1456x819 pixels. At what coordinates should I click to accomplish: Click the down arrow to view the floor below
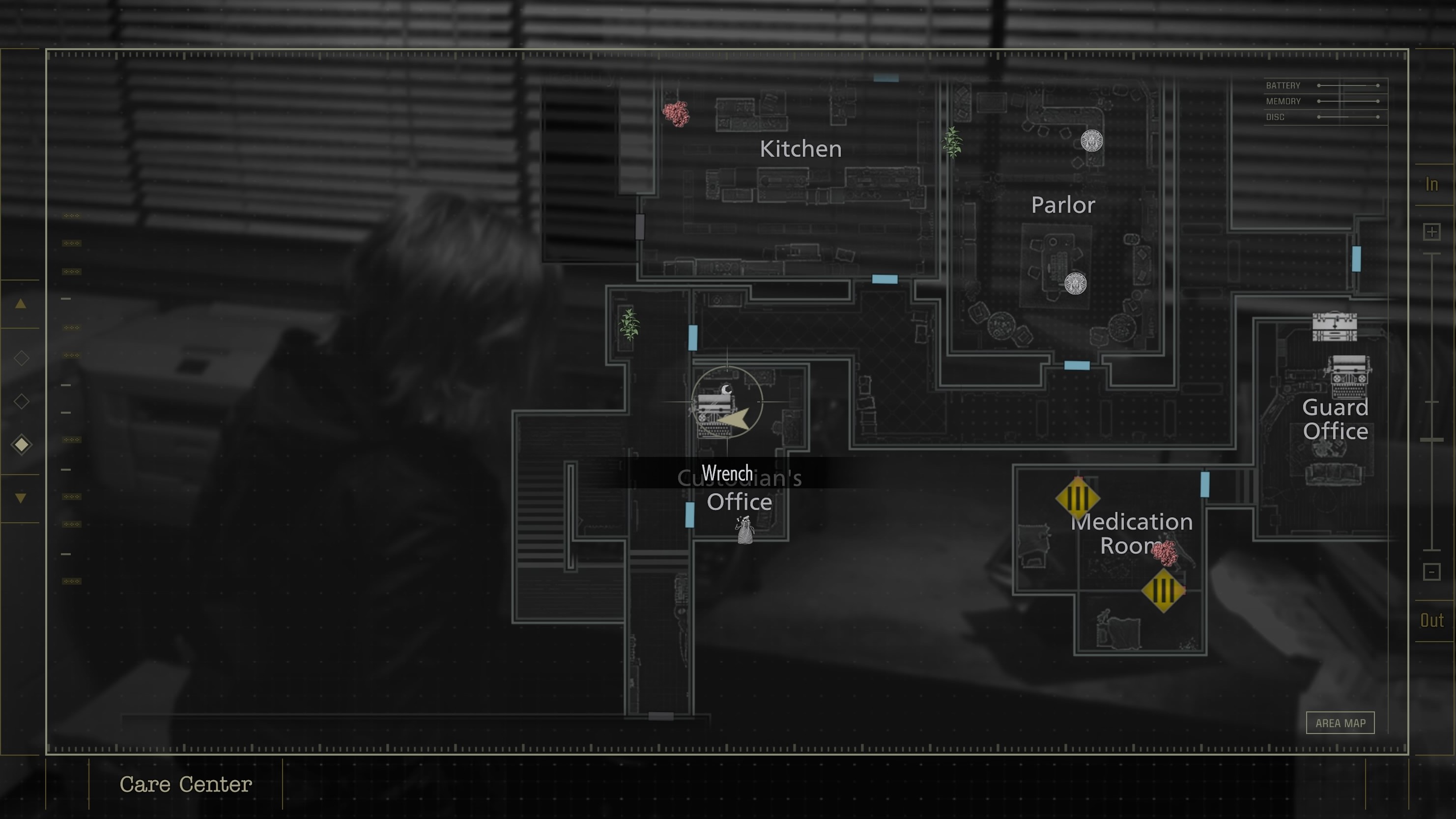(22, 497)
